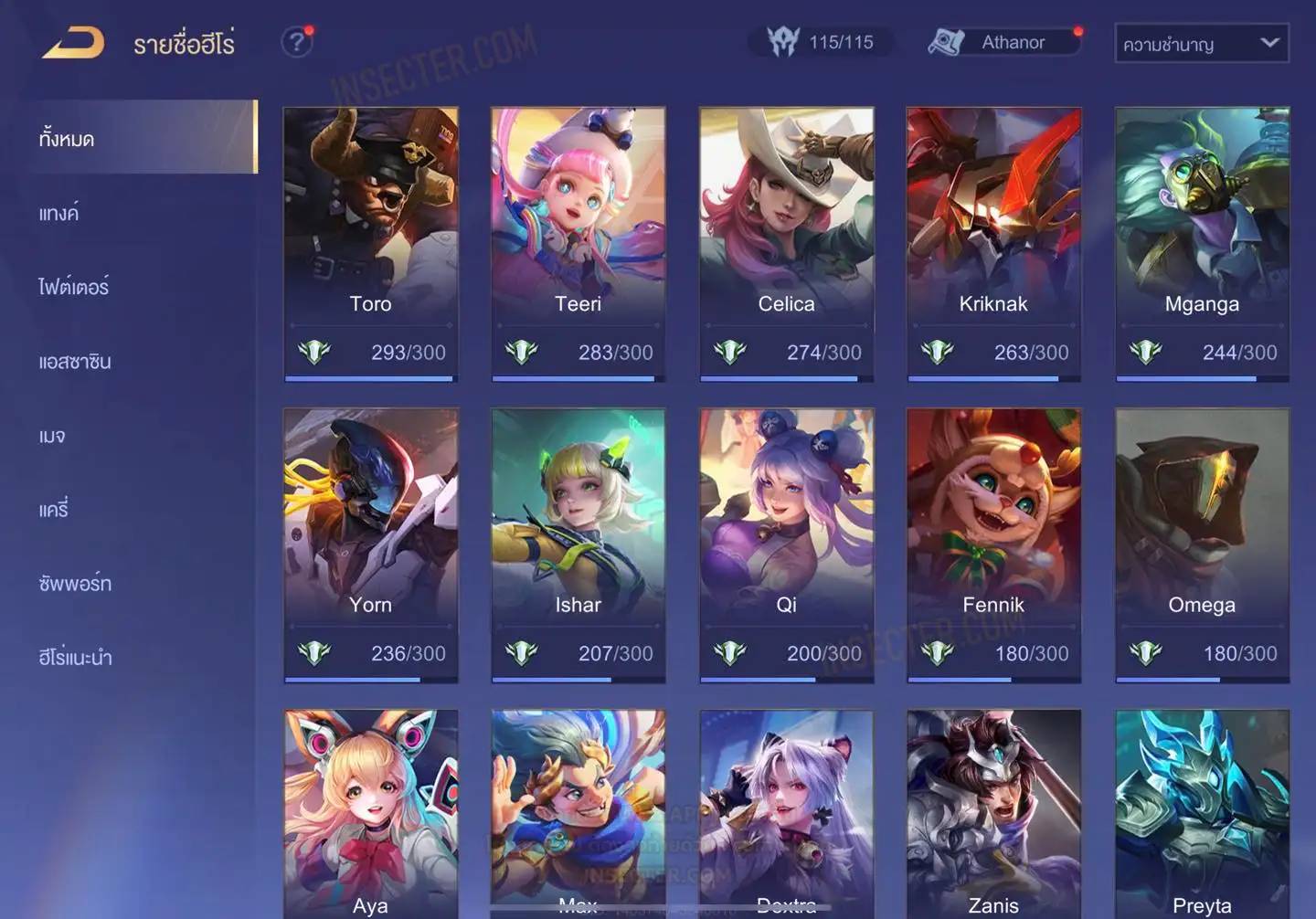The height and width of the screenshot is (919, 1316).
Task: Switch to the เมจ mage tab
Action: coord(53,436)
